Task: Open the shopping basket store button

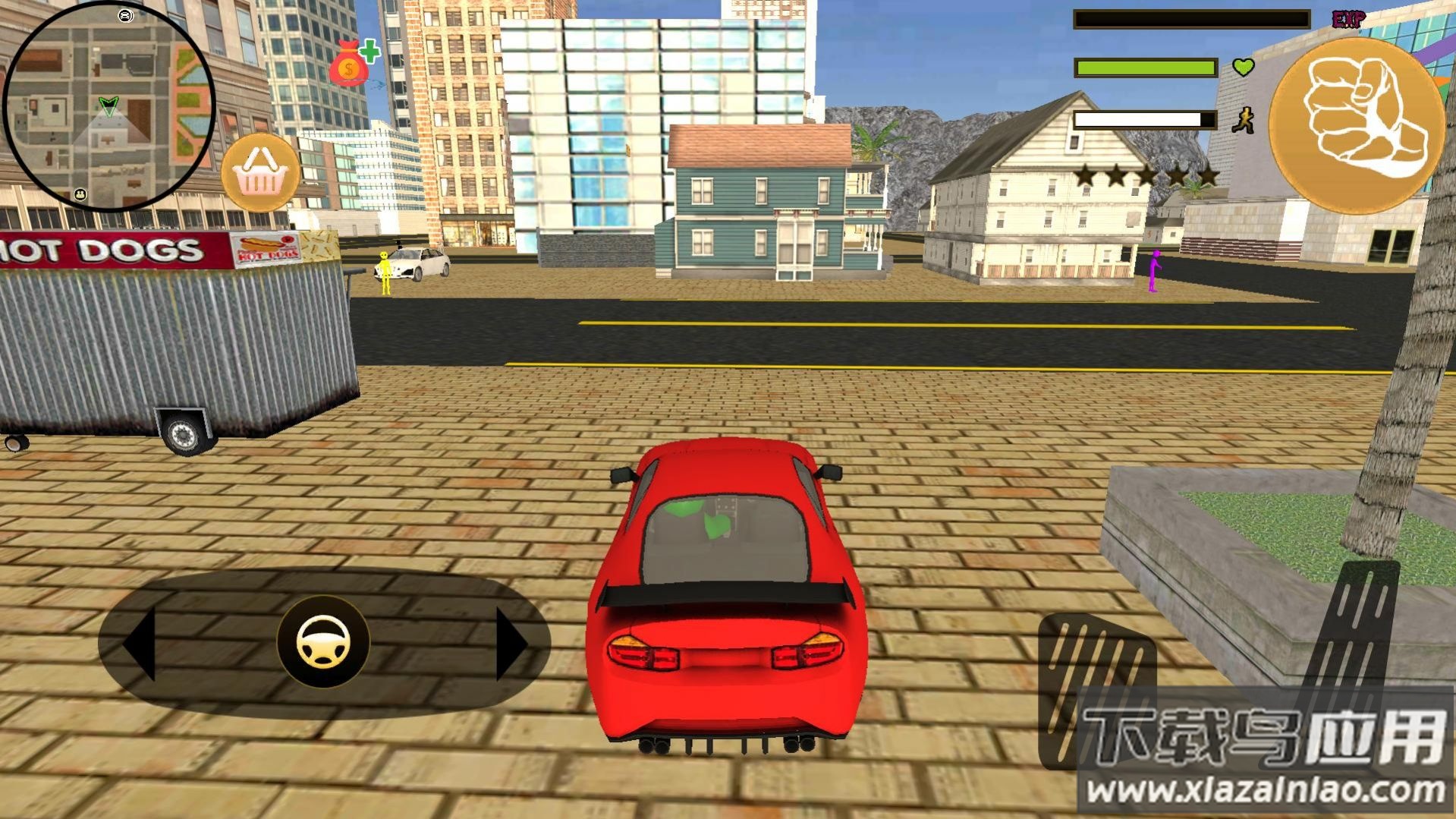Action: pyautogui.click(x=260, y=173)
